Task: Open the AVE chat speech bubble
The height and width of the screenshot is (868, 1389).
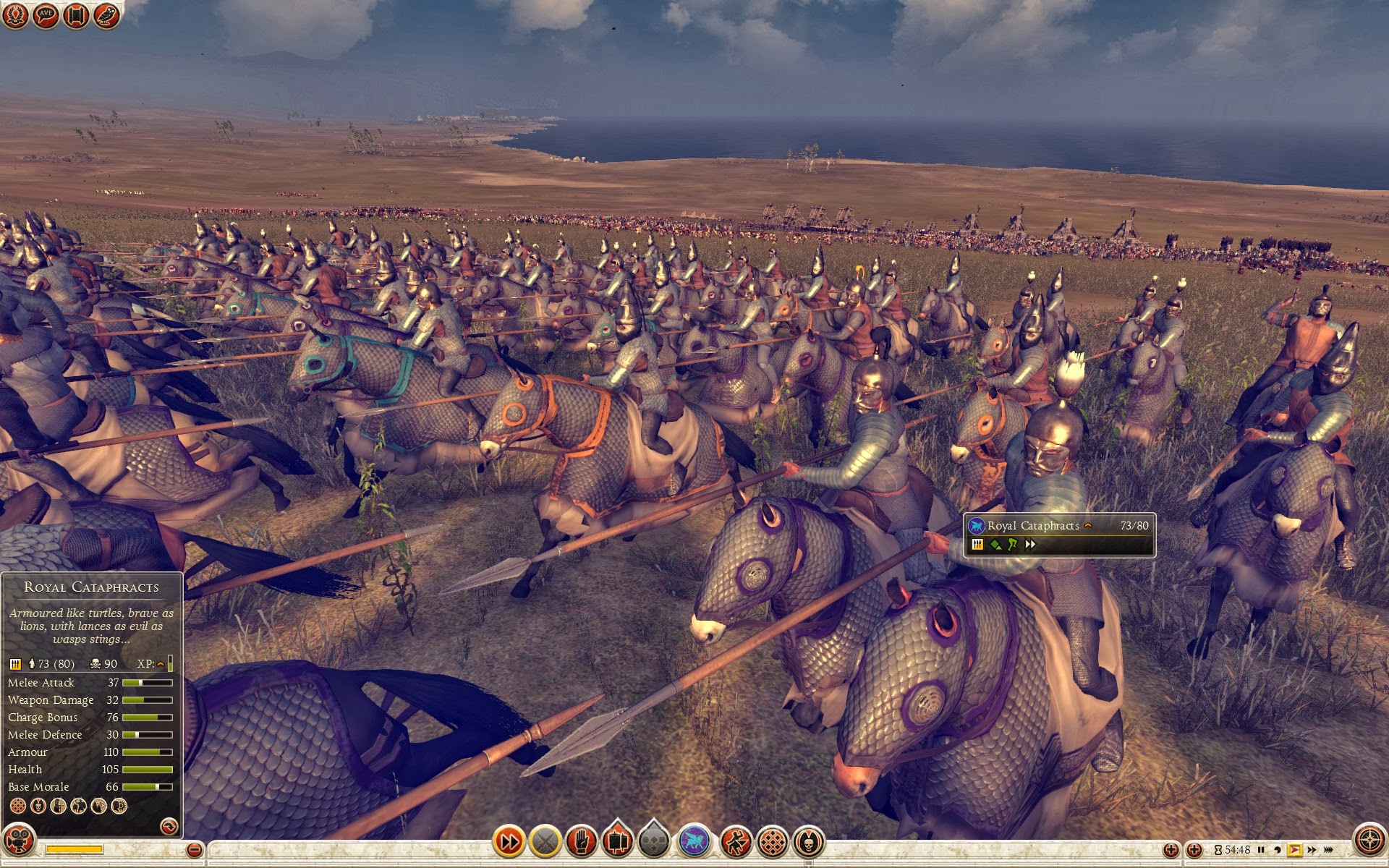Action: pos(46,15)
